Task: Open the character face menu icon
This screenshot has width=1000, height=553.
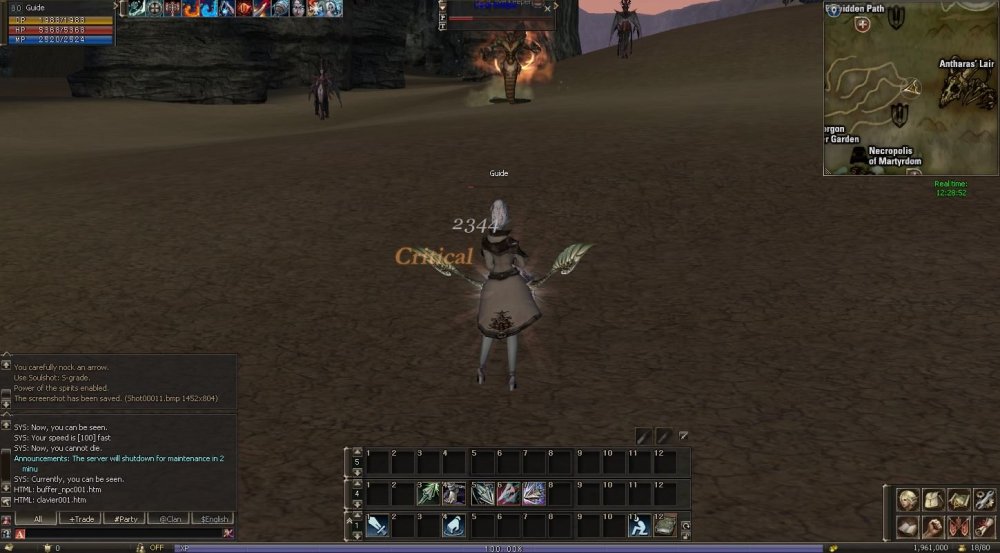Action: [x=907, y=499]
